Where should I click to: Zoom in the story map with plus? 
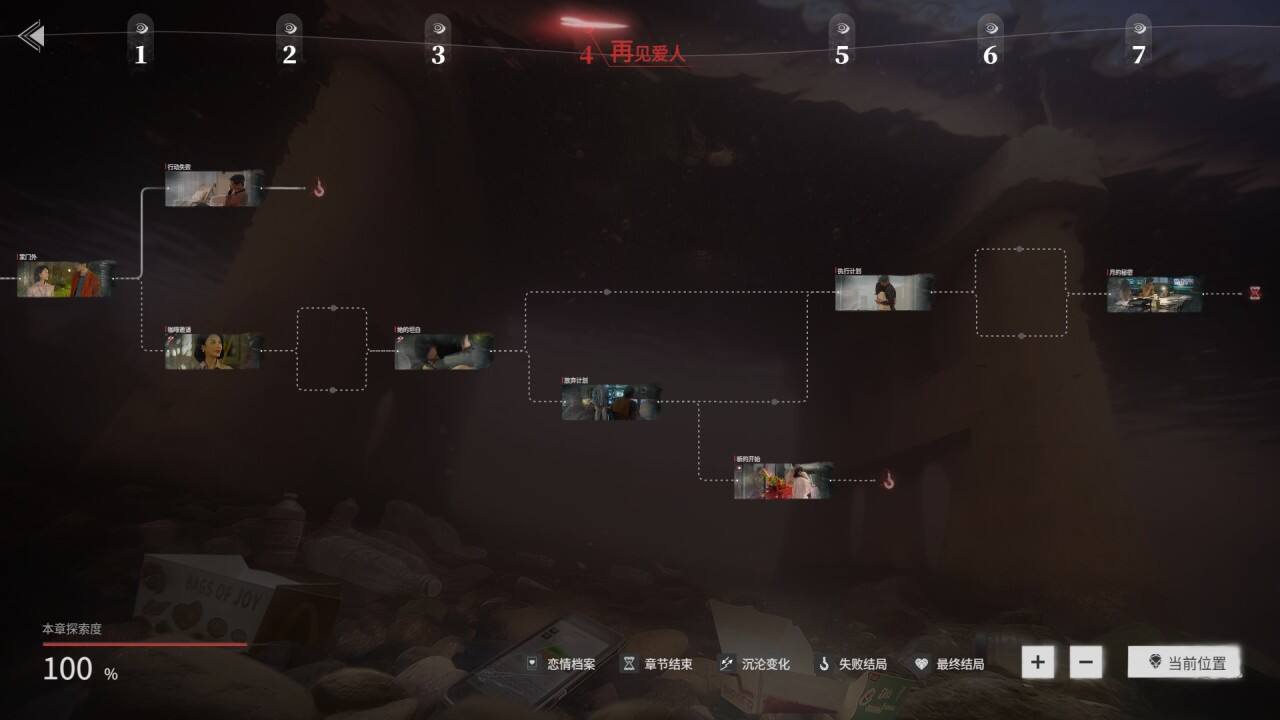click(1038, 662)
